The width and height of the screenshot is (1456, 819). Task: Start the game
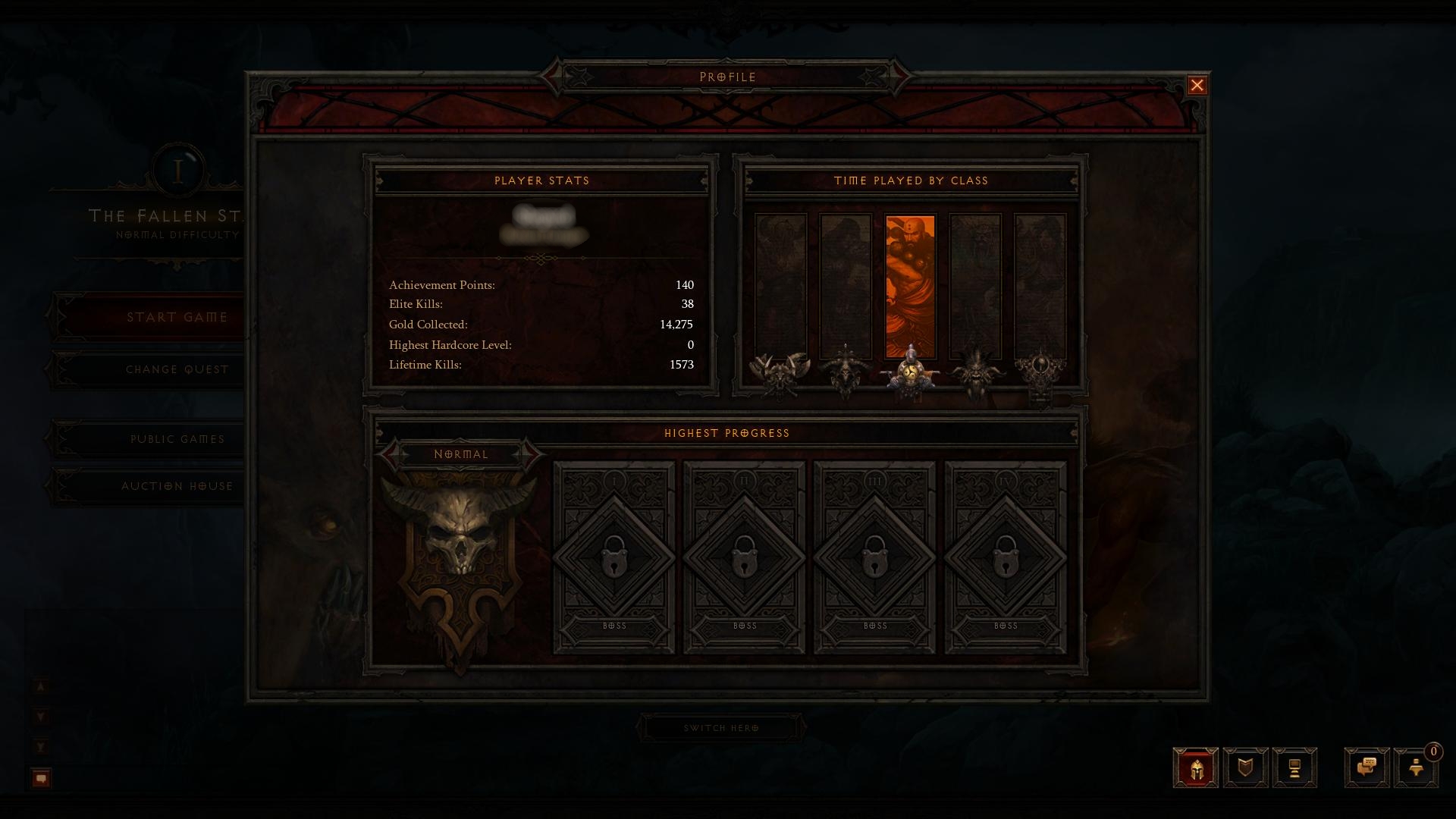point(177,317)
